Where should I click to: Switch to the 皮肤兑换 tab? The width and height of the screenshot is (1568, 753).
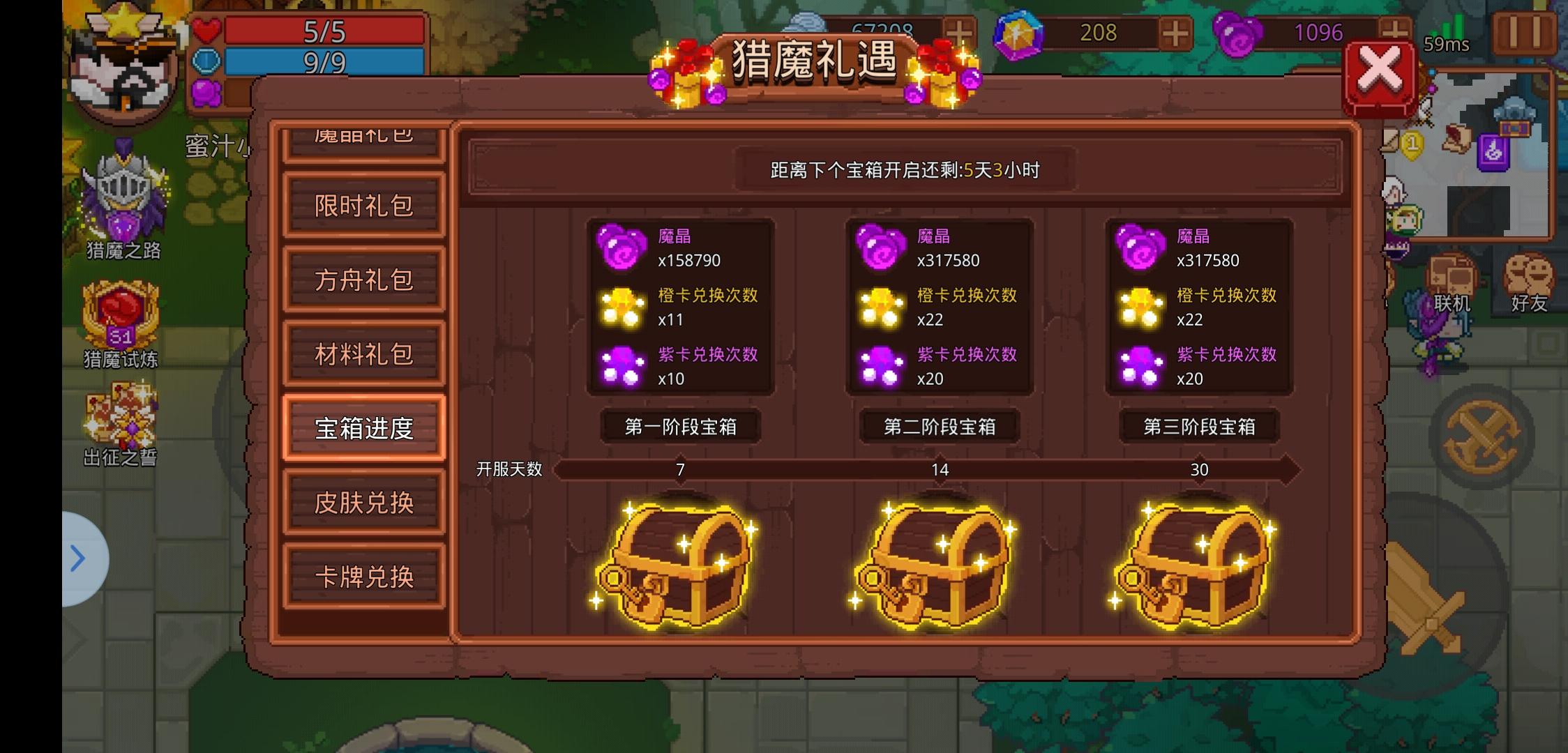(363, 502)
